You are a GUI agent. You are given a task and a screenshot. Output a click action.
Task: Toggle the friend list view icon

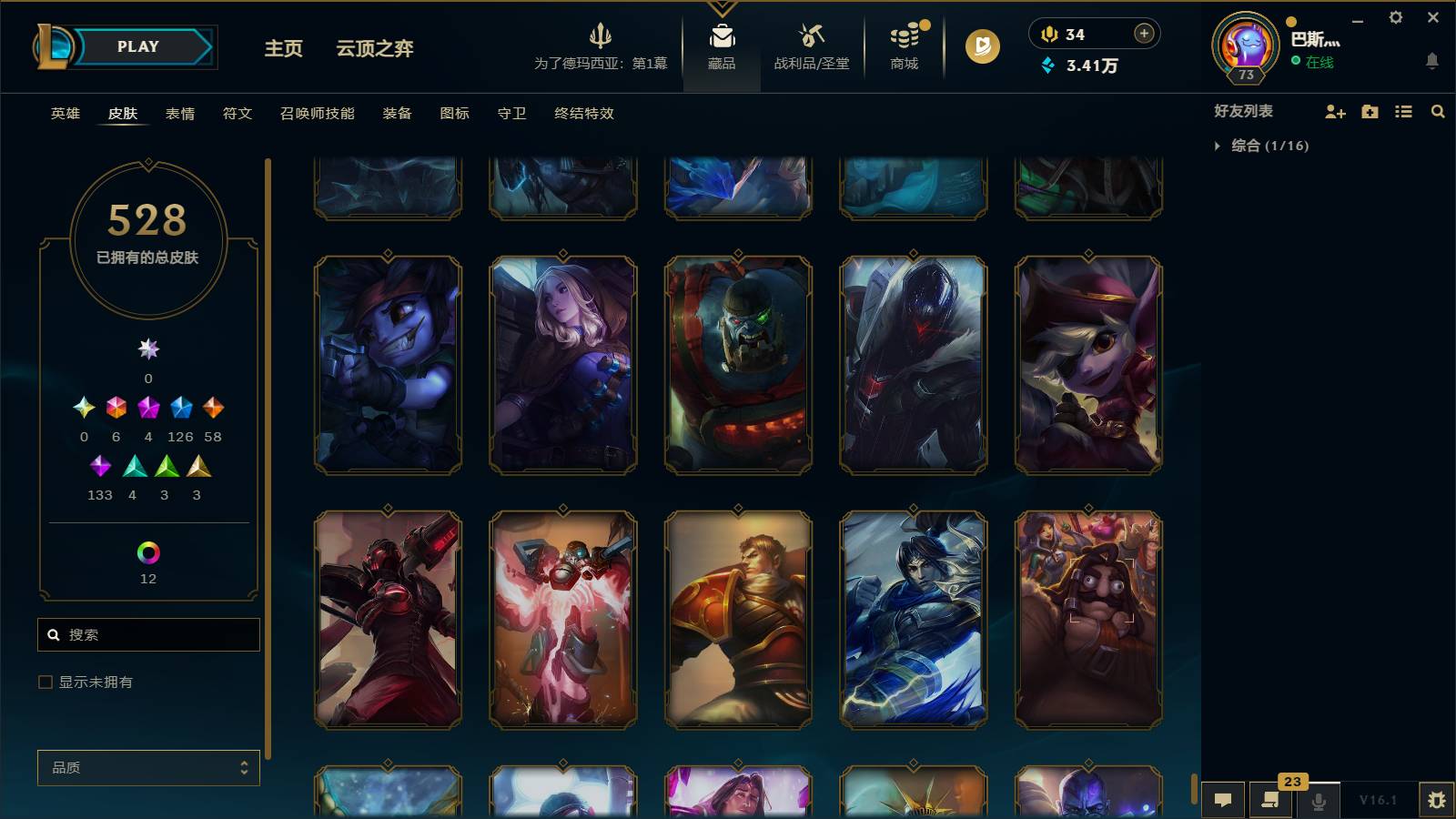1402,111
